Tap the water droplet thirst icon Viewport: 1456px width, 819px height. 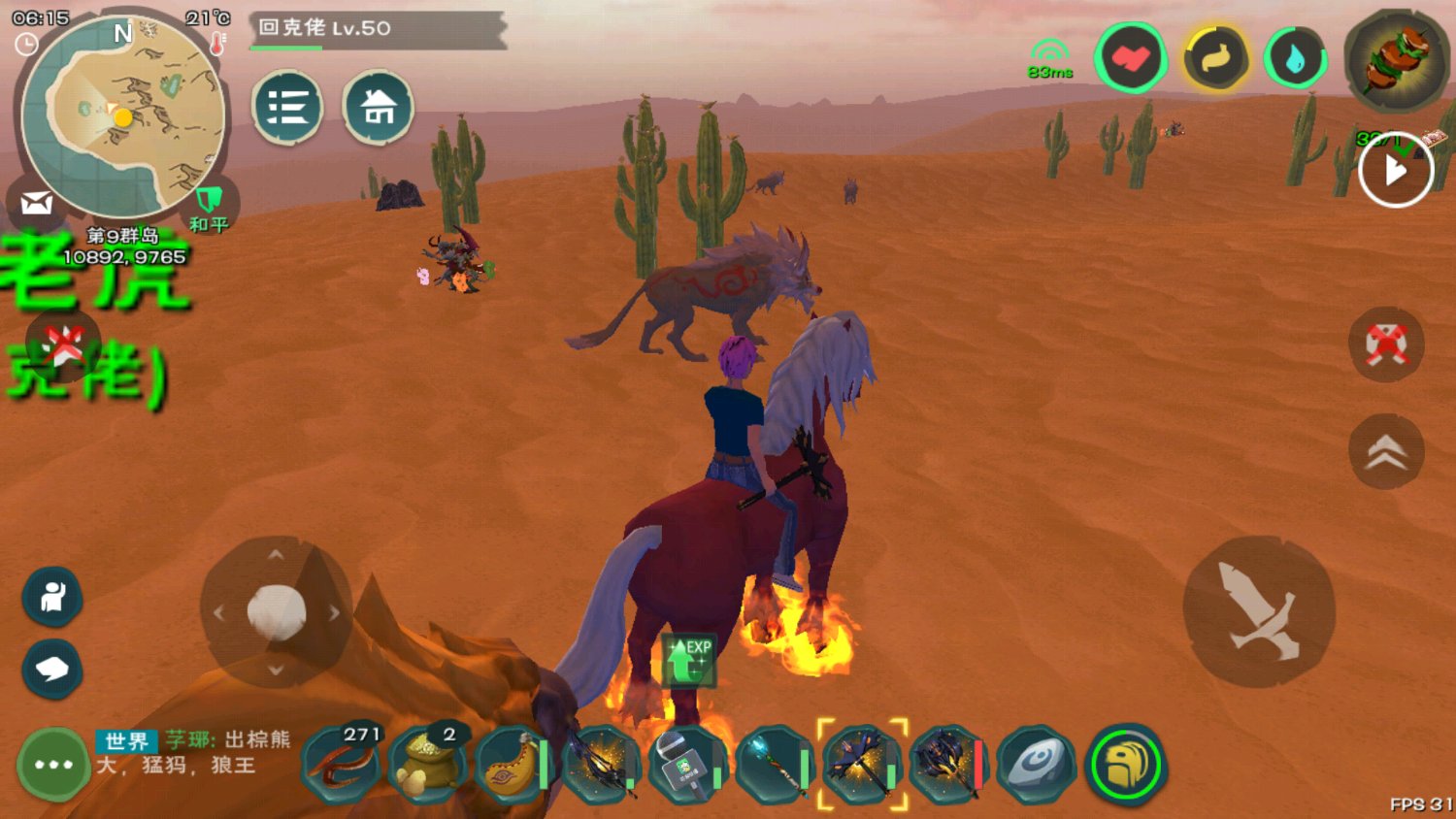(1296, 60)
